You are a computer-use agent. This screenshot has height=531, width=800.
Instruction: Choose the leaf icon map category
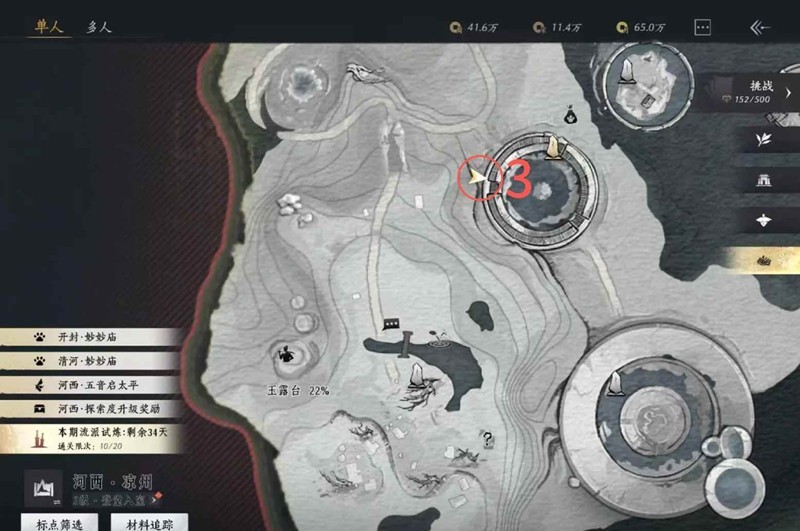pos(766,140)
